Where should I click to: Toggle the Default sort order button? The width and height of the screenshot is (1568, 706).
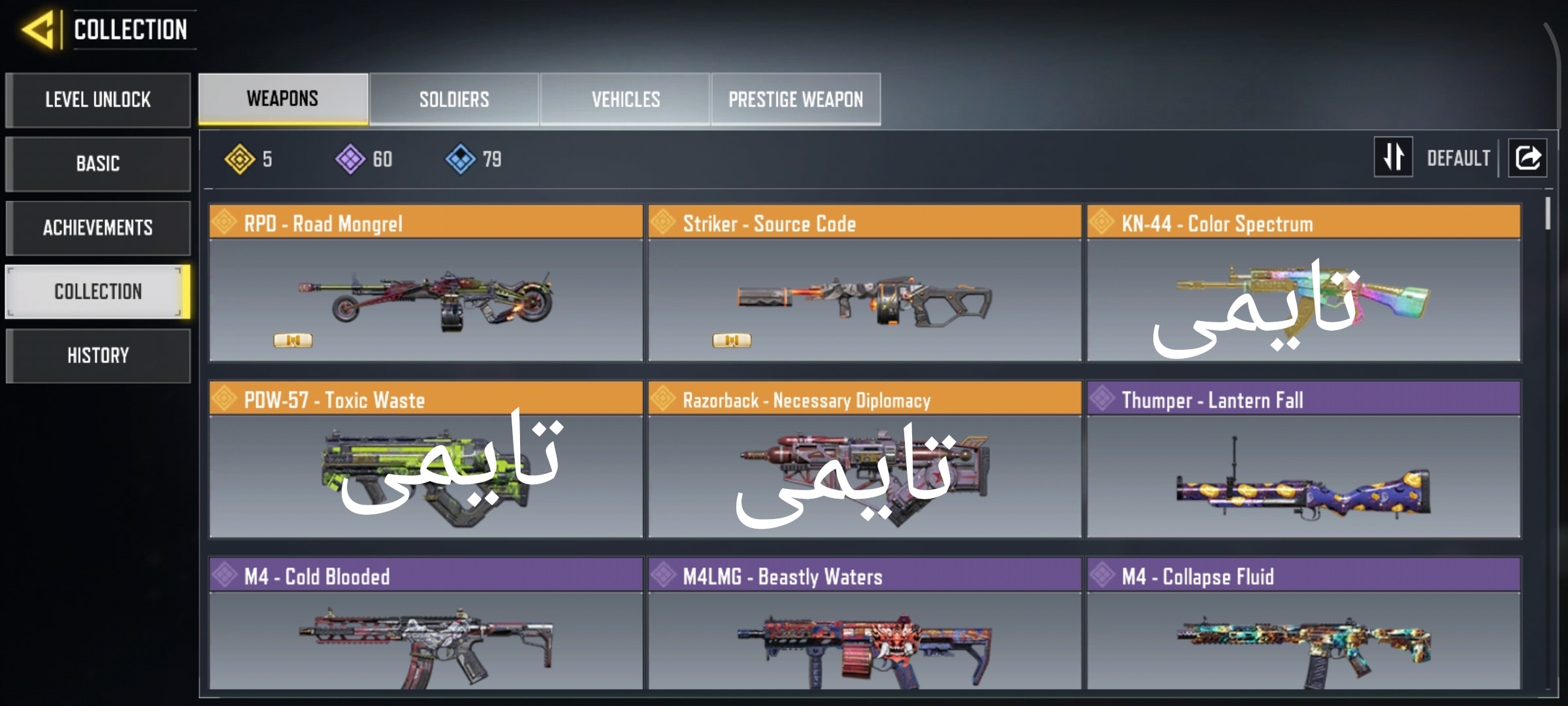tap(1394, 157)
